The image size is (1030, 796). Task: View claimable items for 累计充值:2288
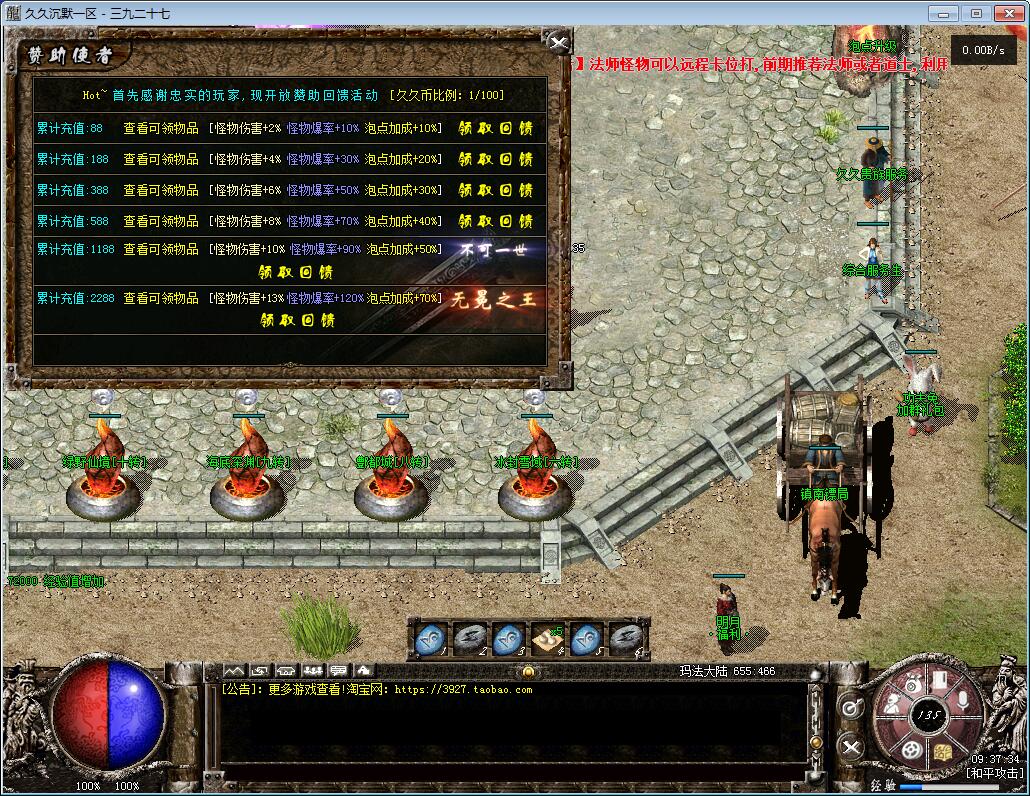161,298
